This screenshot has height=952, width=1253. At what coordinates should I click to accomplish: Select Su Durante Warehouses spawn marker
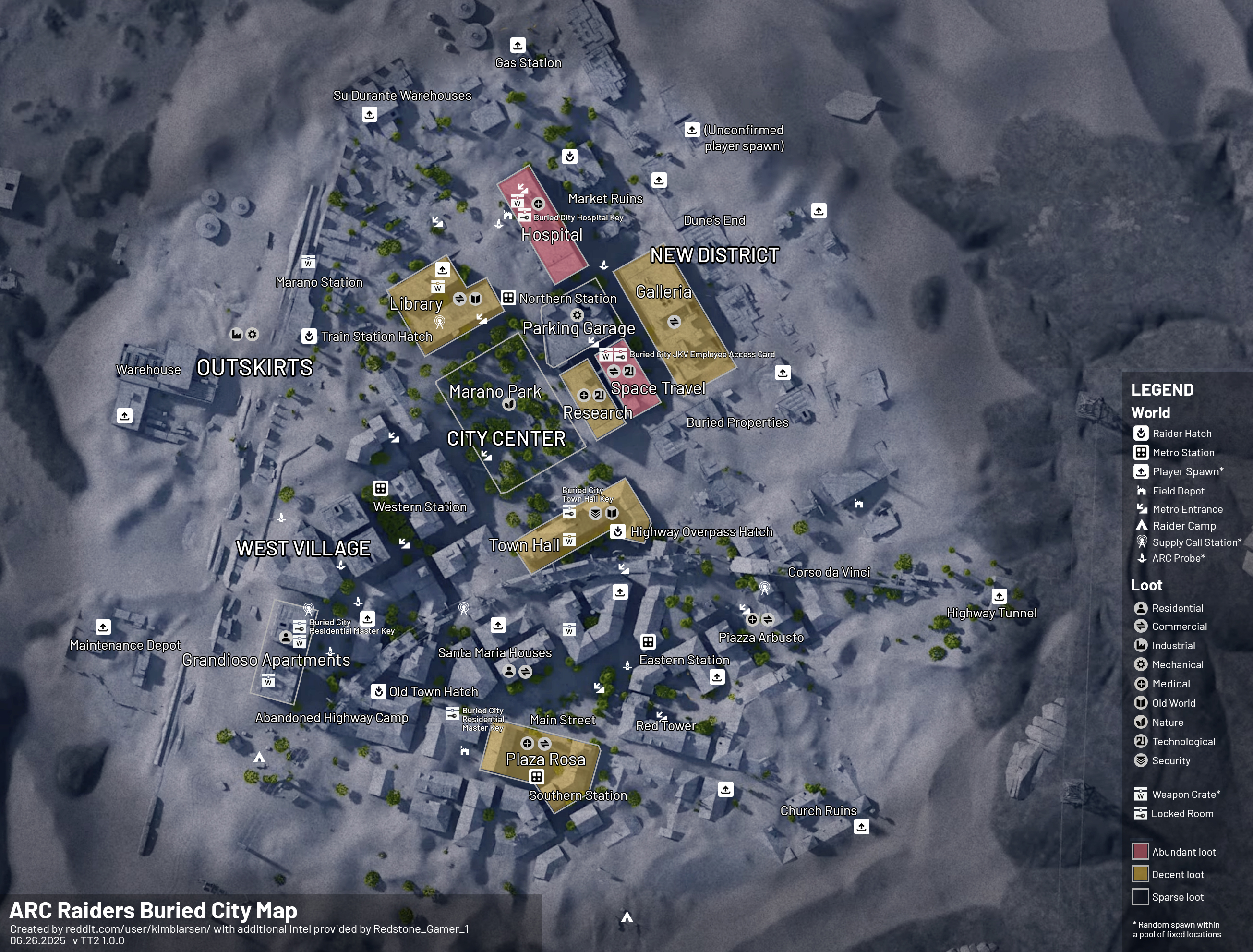(370, 114)
